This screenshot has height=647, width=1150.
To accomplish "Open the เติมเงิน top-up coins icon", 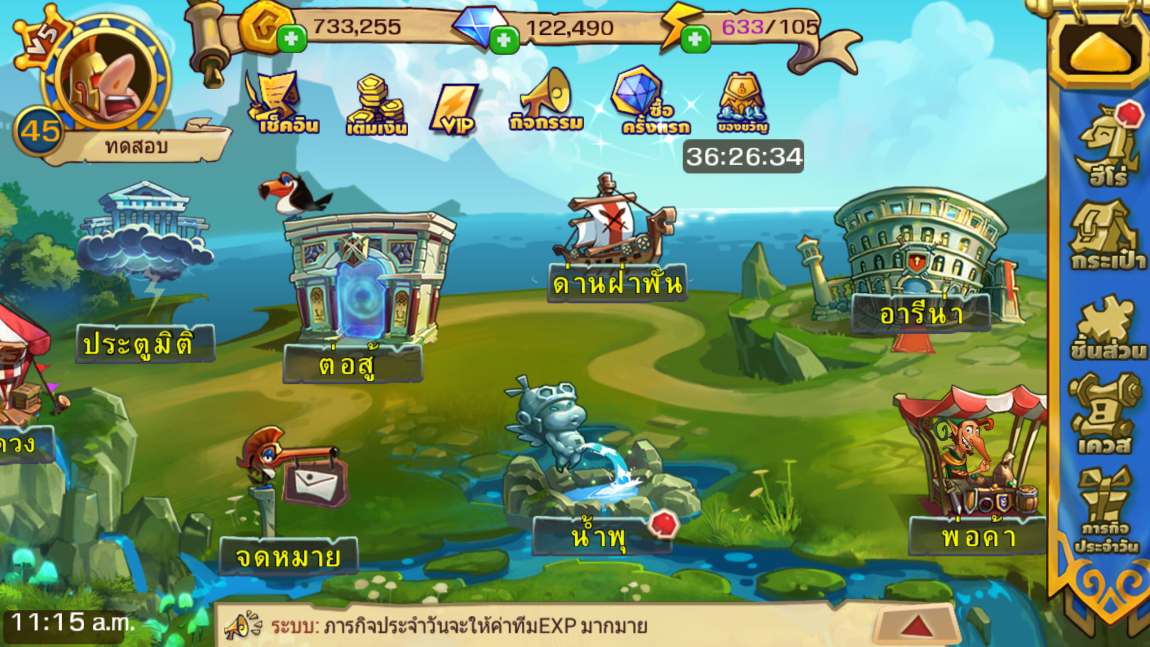I will tap(375, 105).
